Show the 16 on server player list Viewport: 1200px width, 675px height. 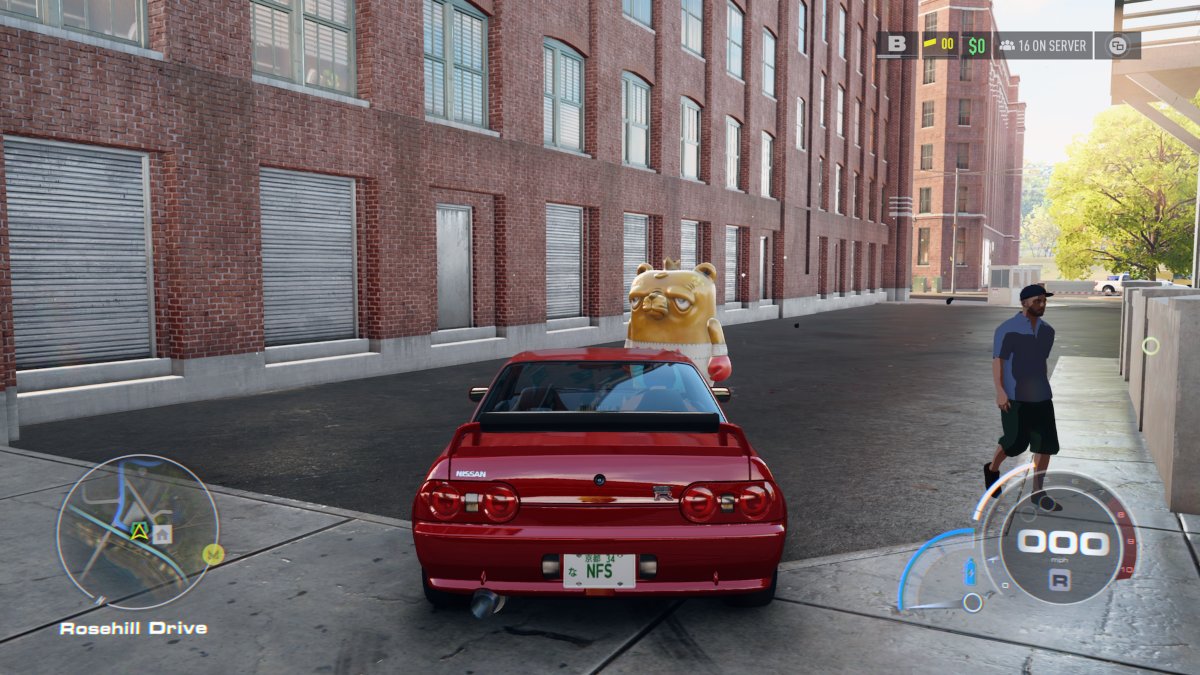[1042, 45]
